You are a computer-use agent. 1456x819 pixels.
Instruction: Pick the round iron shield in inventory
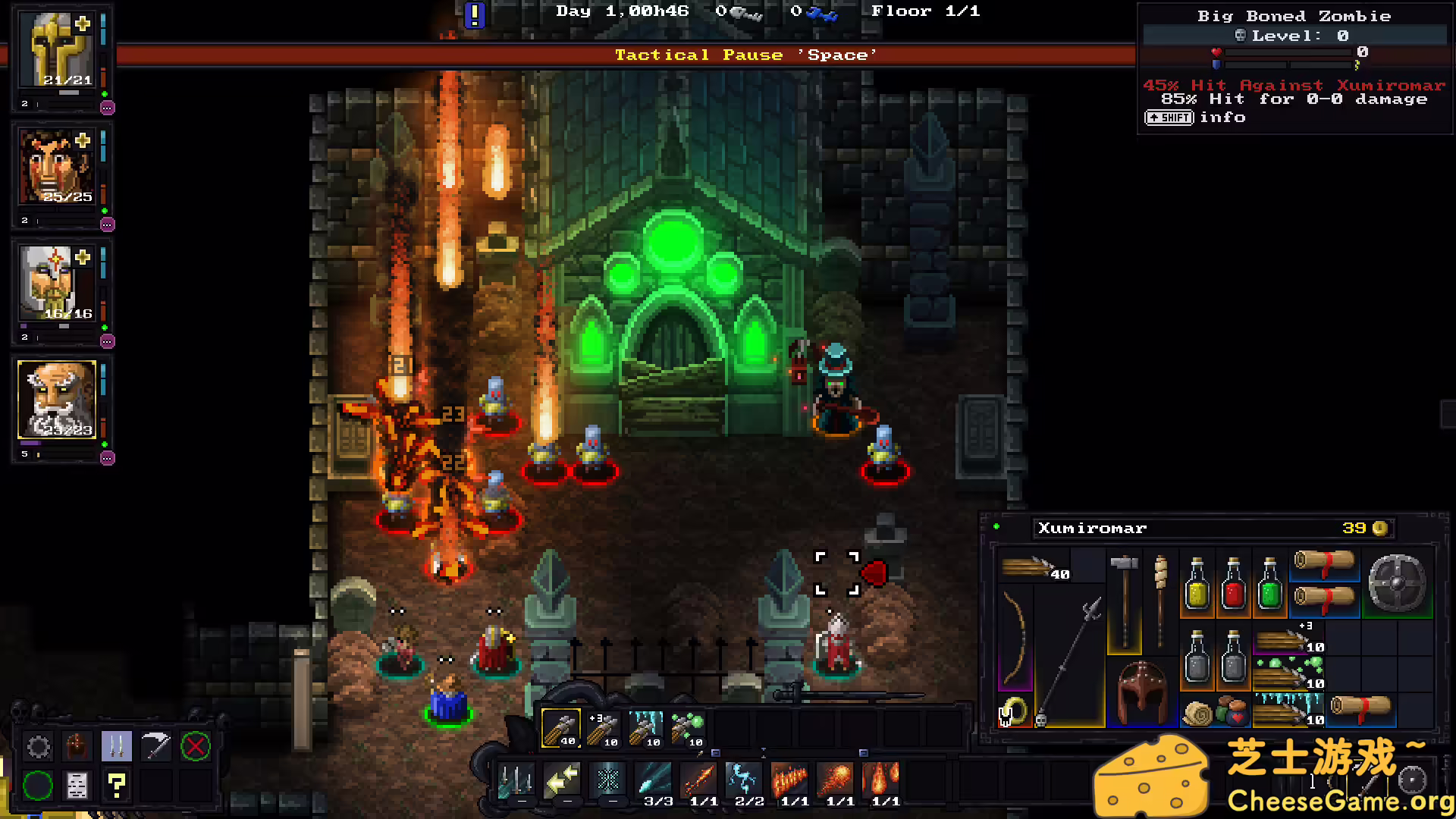click(x=1397, y=582)
